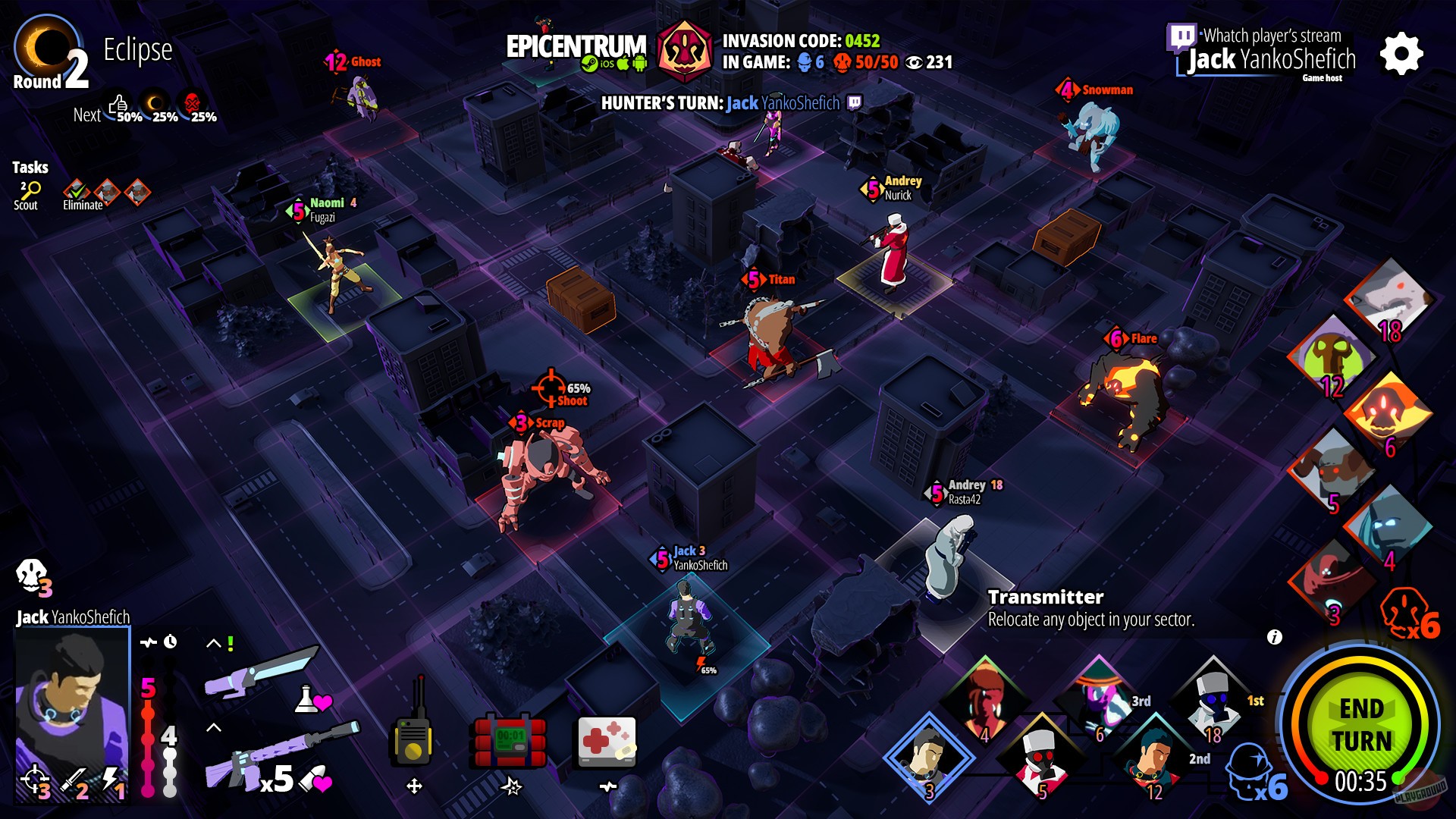This screenshot has width=1456, height=819.
Task: Select the radio transmitter item
Action: click(413, 739)
